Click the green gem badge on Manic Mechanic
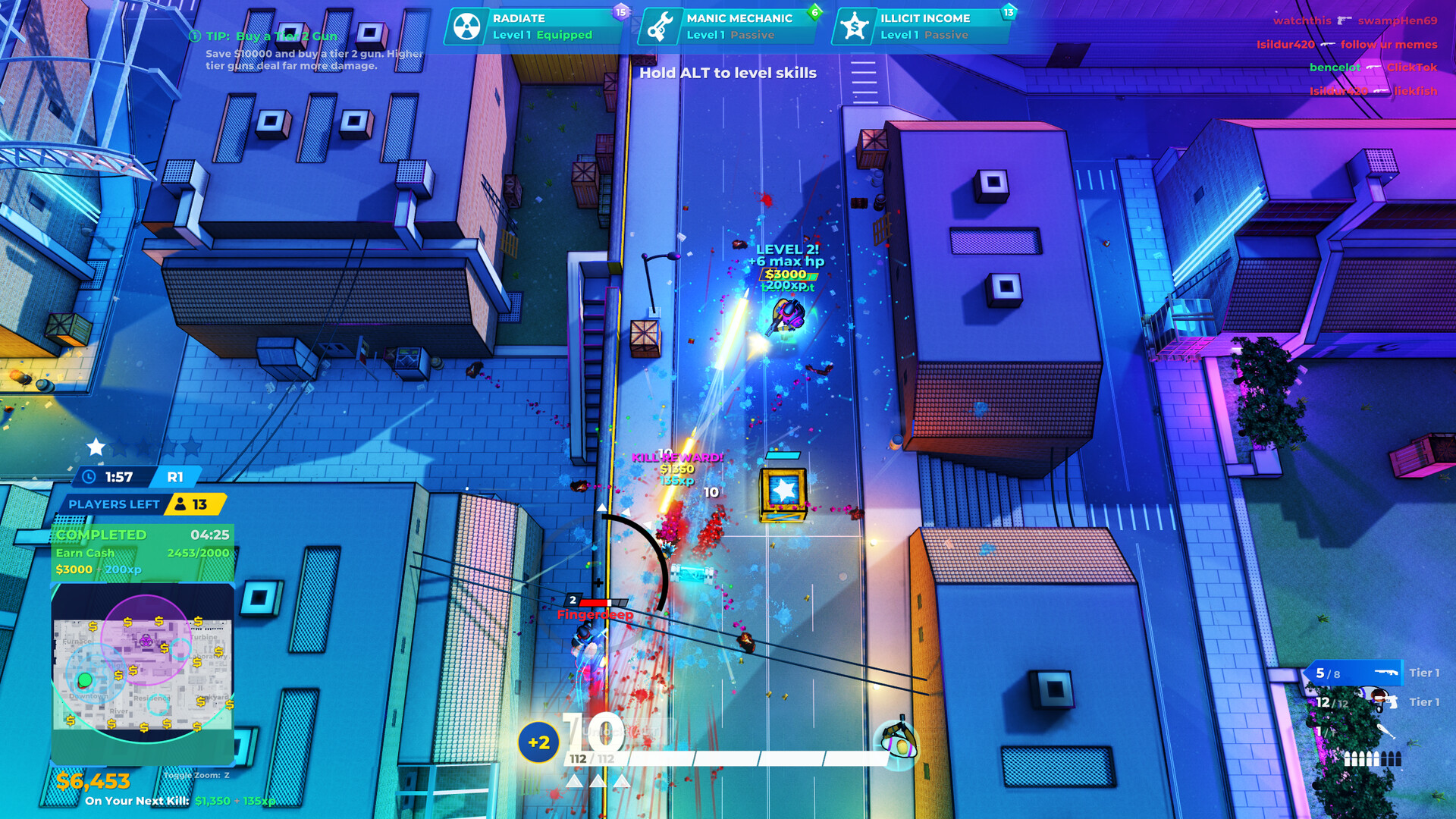1456x819 pixels. (x=814, y=12)
